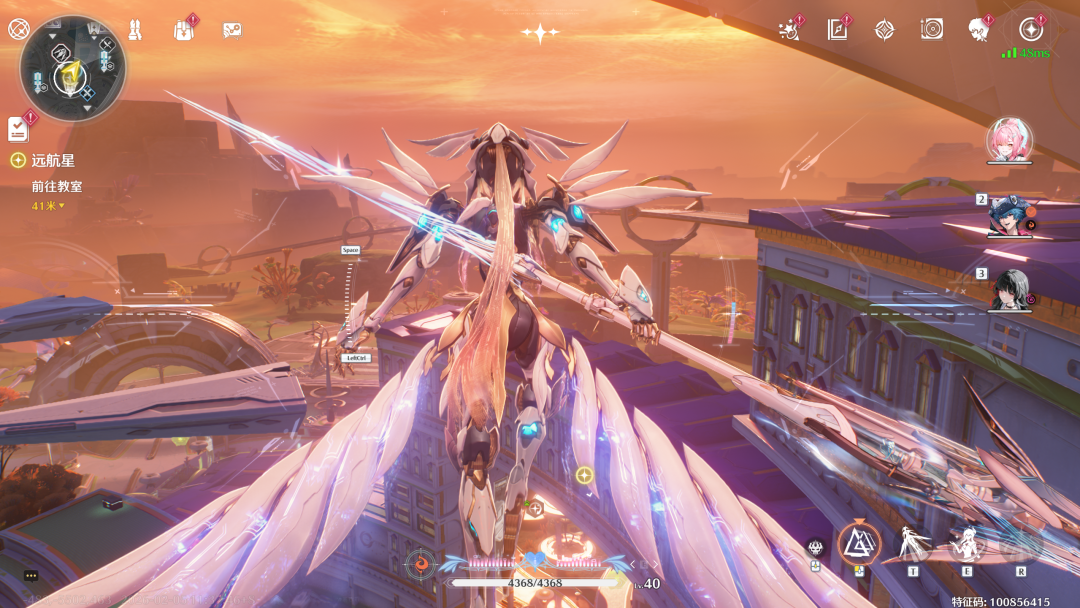Open the circled star main menu

(1031, 30)
